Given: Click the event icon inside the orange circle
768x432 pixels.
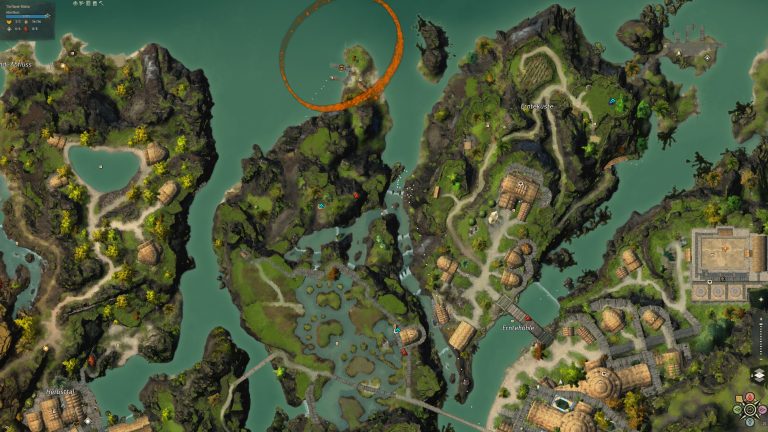Looking at the screenshot, I should tap(342, 68).
